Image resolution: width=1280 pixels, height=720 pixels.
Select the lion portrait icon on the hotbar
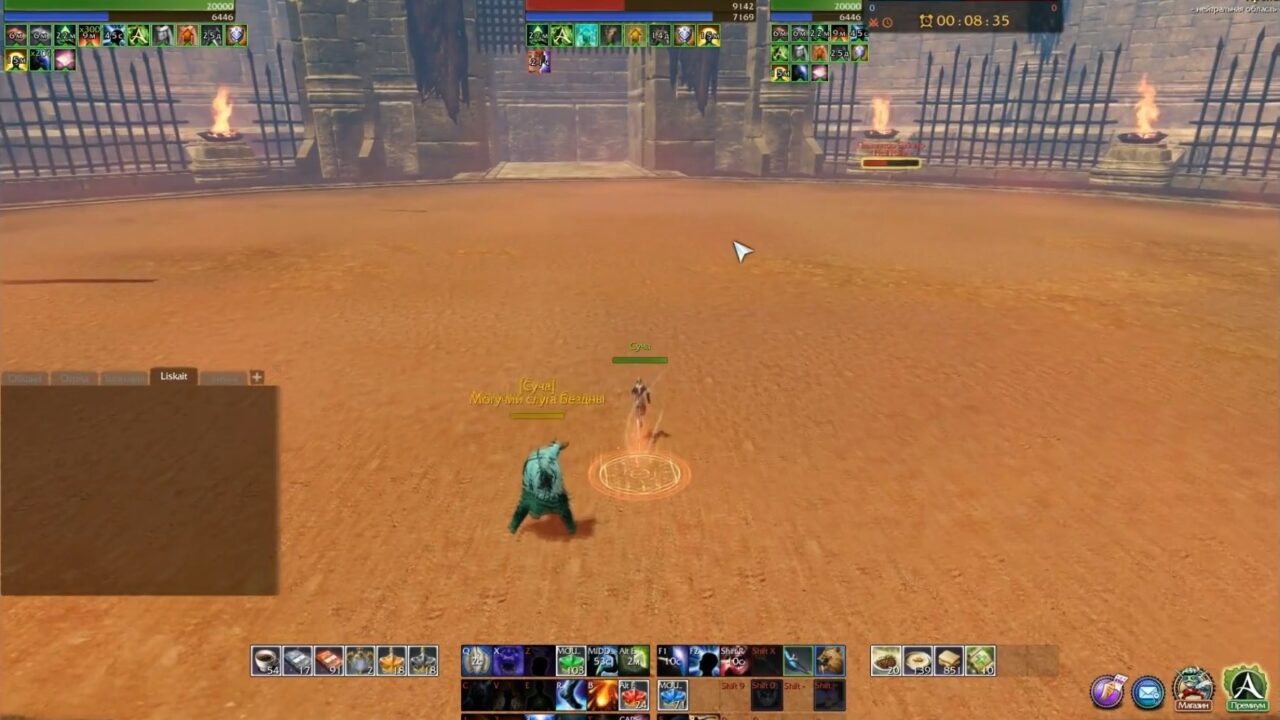coord(830,659)
